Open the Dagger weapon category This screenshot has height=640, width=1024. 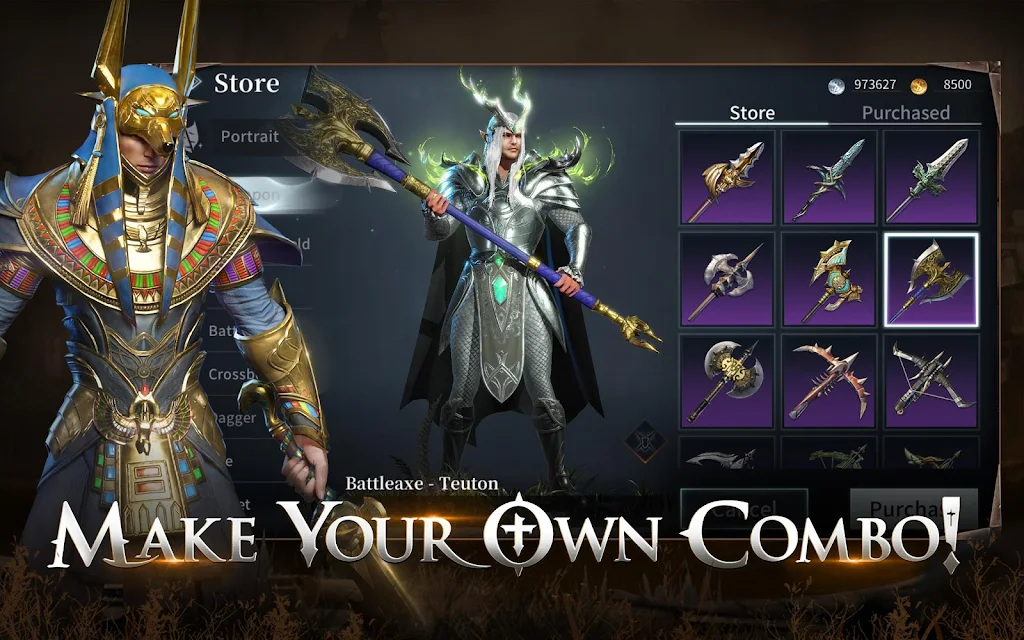[233, 419]
